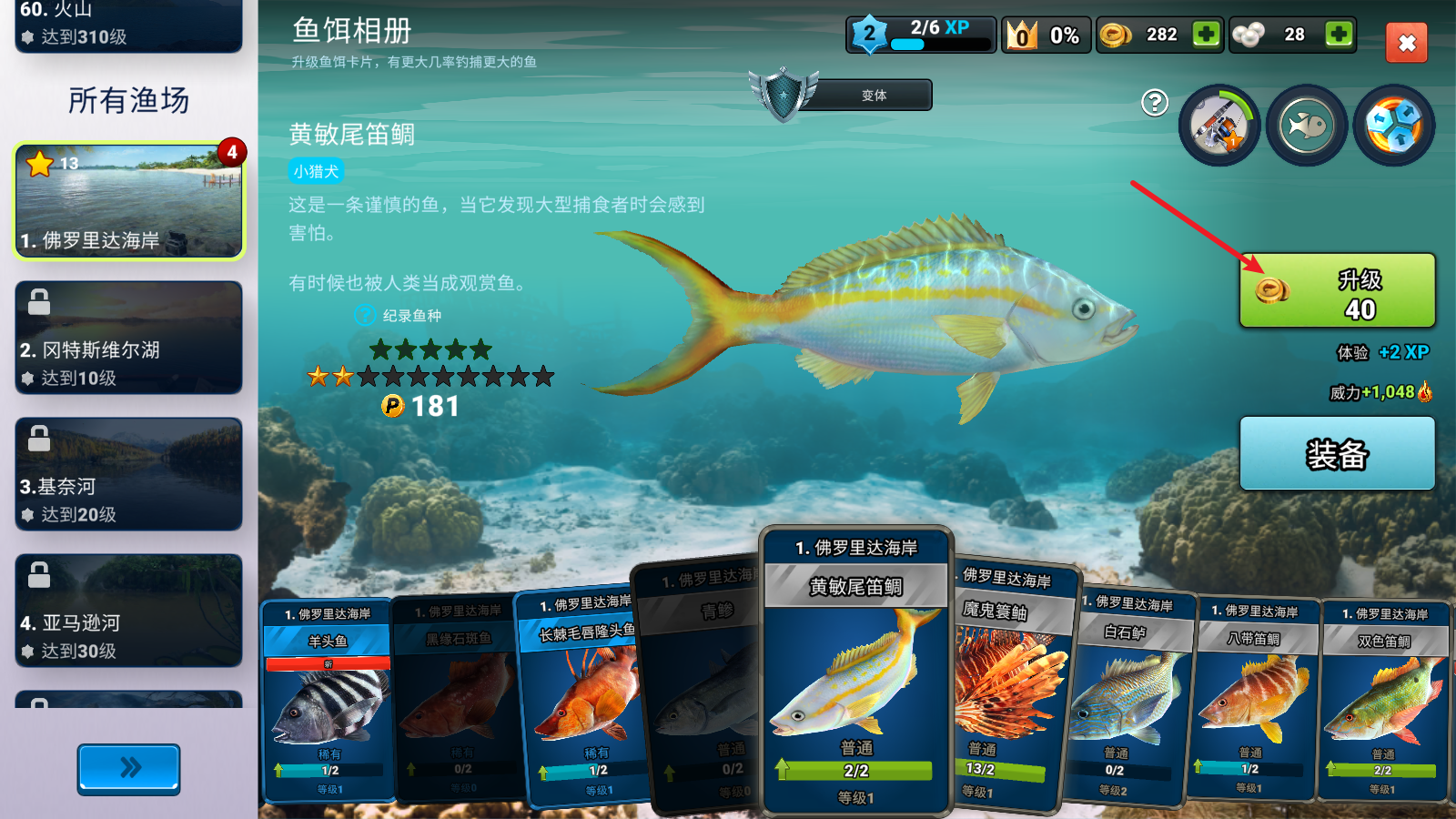The width and height of the screenshot is (1456, 819).
Task: Click the question mark help icon
Action: [1156, 104]
